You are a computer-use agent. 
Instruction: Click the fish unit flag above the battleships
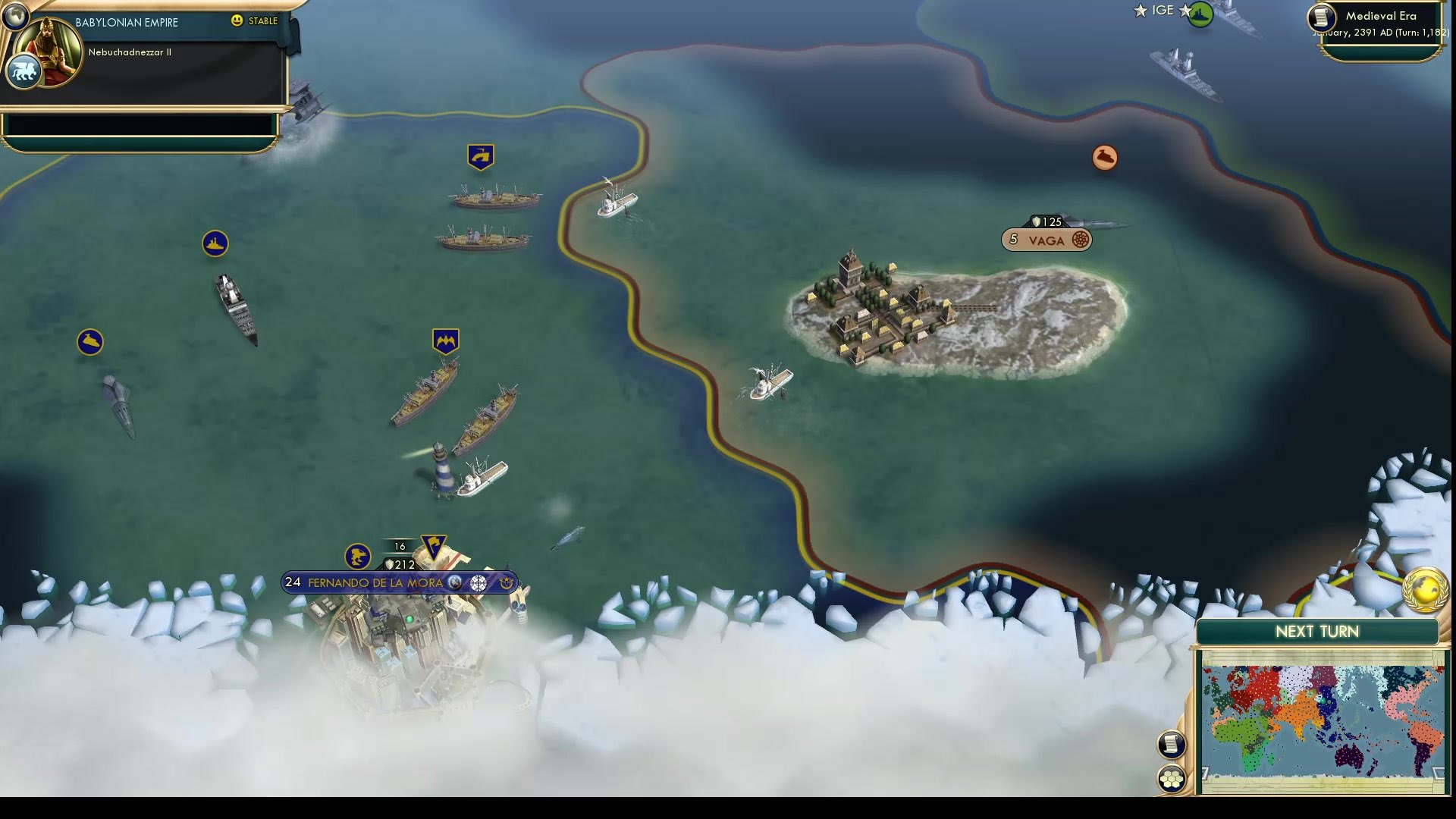point(479,155)
